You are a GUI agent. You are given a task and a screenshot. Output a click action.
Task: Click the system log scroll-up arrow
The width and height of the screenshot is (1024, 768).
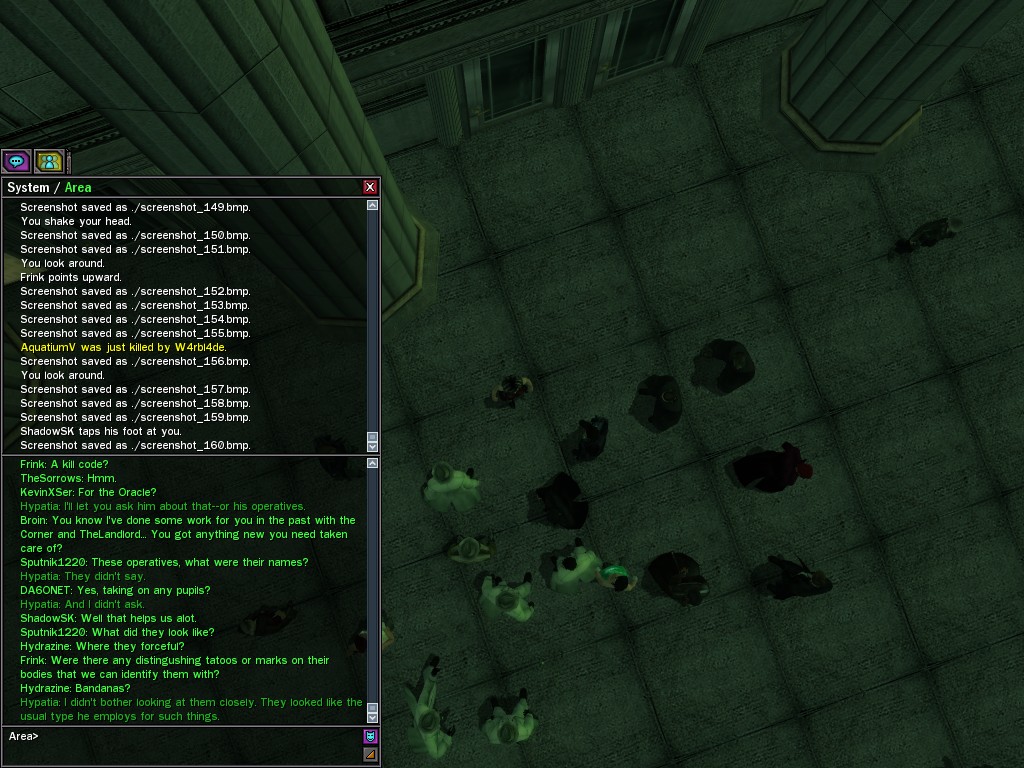coord(373,205)
